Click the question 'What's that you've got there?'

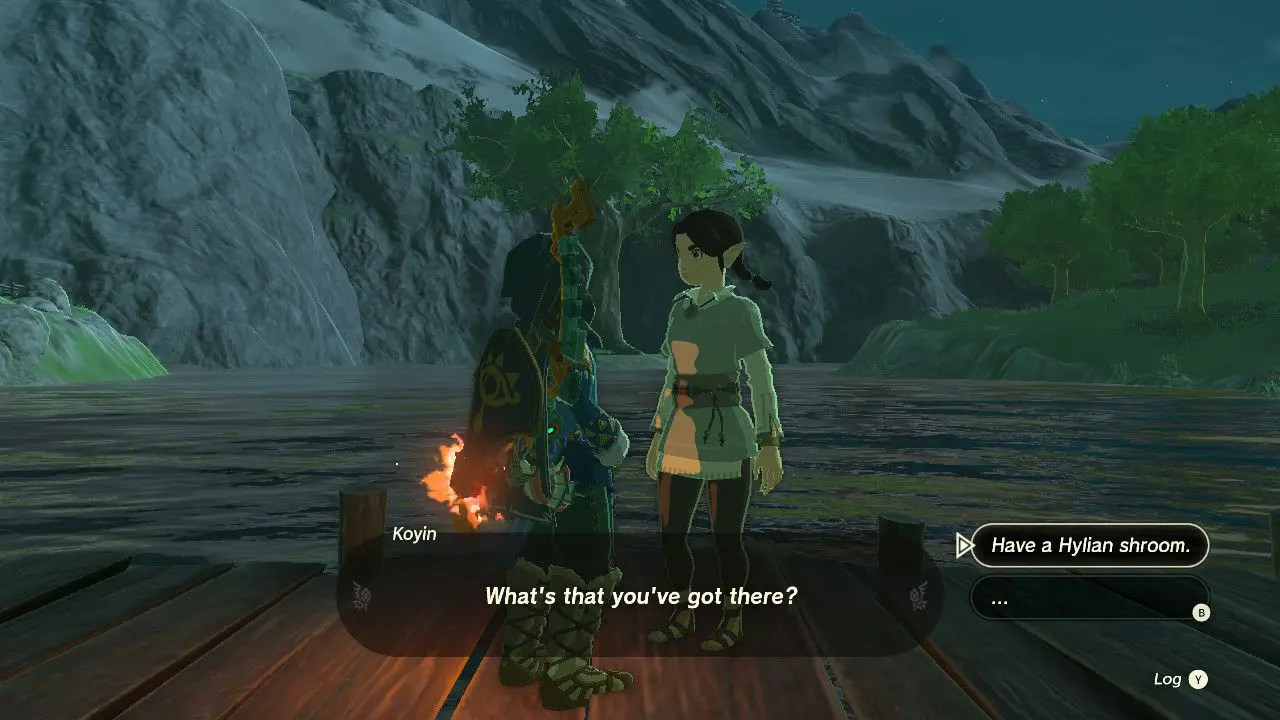[x=640, y=596]
